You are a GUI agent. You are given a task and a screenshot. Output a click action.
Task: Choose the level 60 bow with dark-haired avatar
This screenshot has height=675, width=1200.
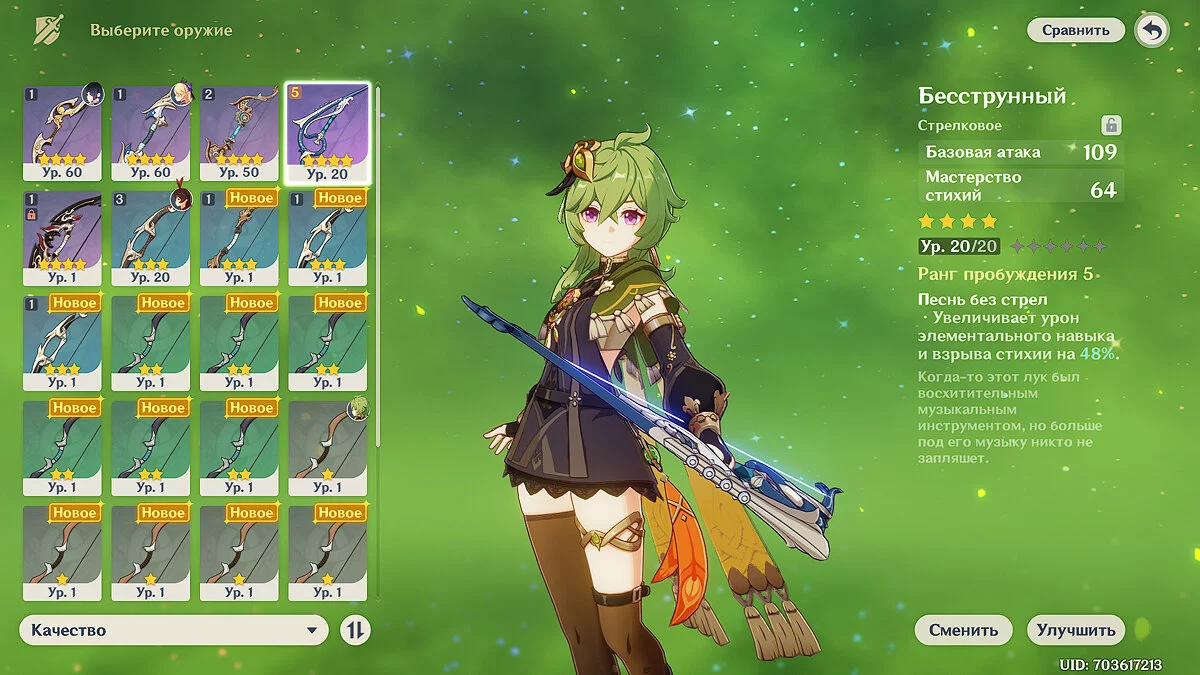click(x=62, y=133)
